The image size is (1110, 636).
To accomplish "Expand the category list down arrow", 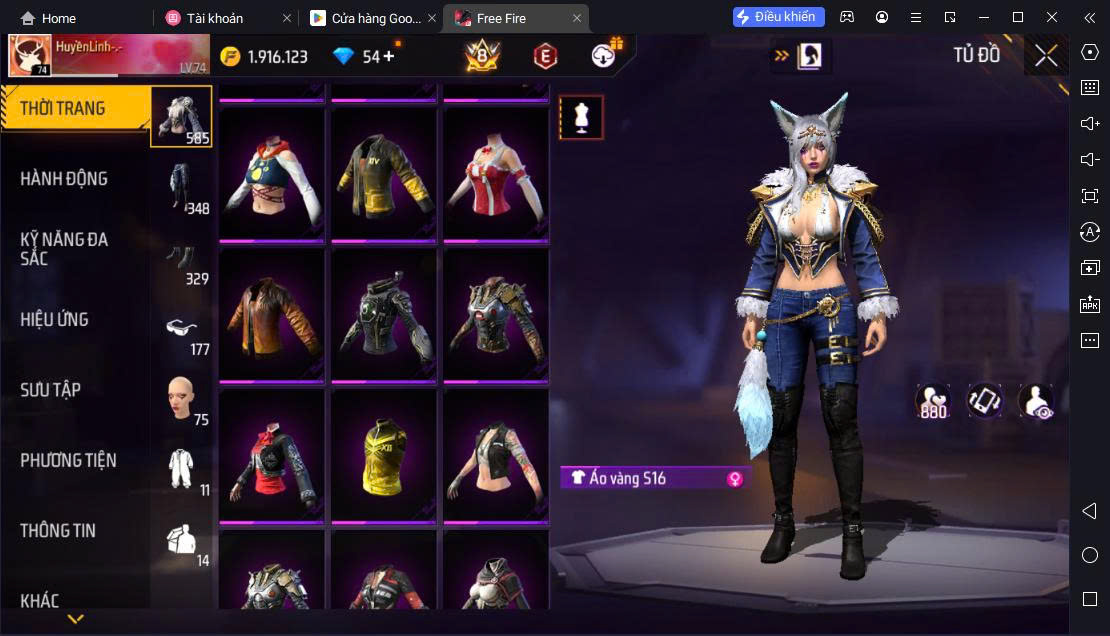I will tap(75, 619).
